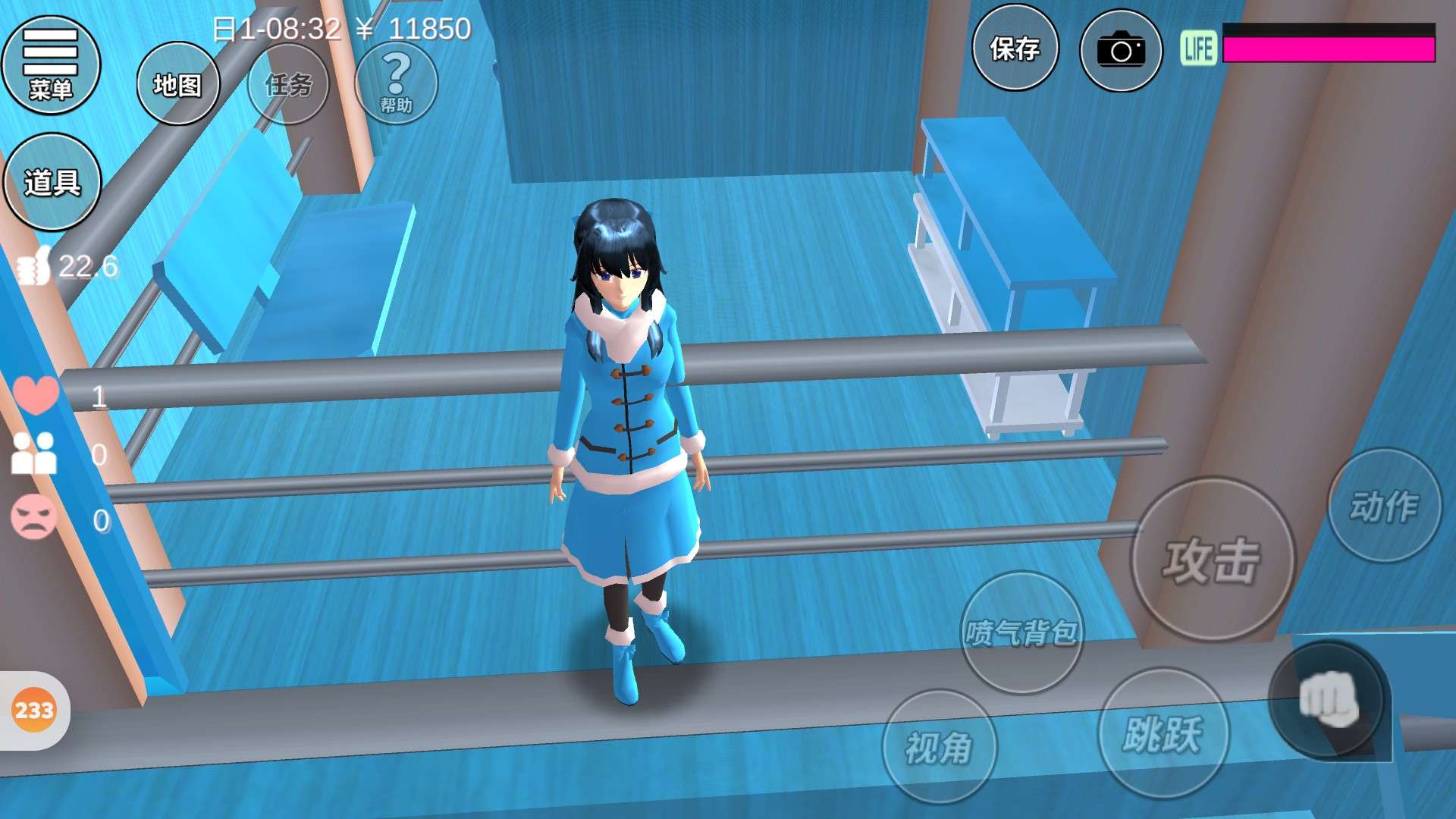1456x819 pixels.
Task: Show the 任务 quest list
Action: 288,84
